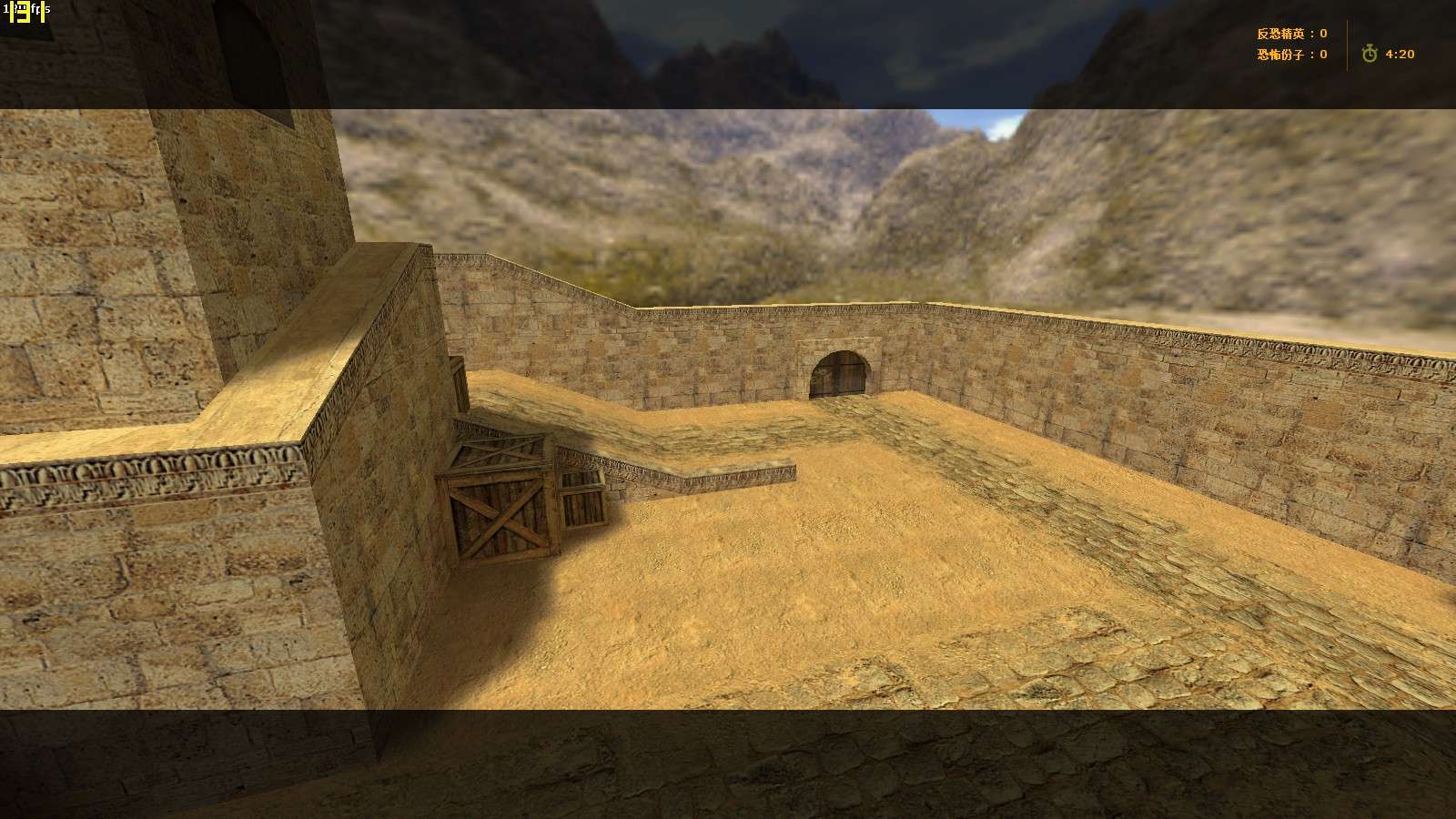Click the terrorist score value 0

pyautogui.click(x=1322, y=54)
